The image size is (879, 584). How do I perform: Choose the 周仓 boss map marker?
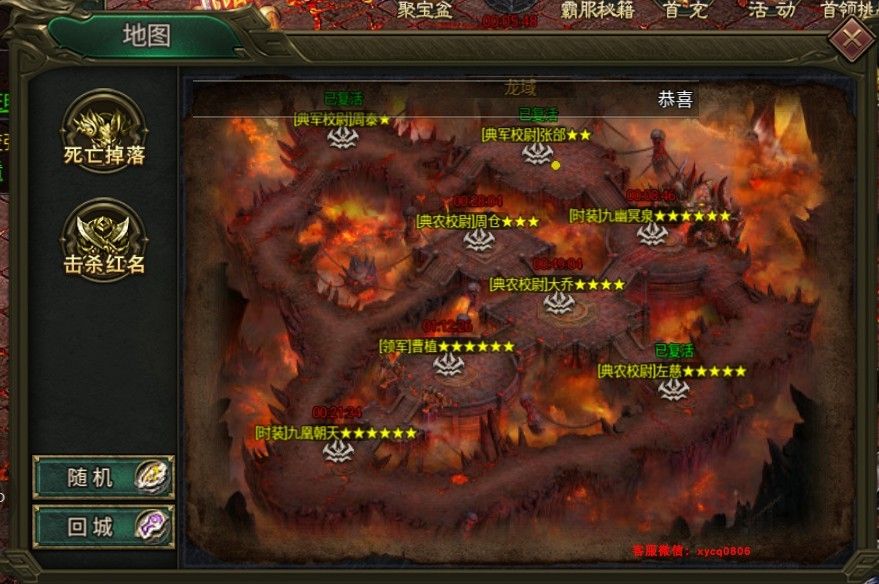479,240
